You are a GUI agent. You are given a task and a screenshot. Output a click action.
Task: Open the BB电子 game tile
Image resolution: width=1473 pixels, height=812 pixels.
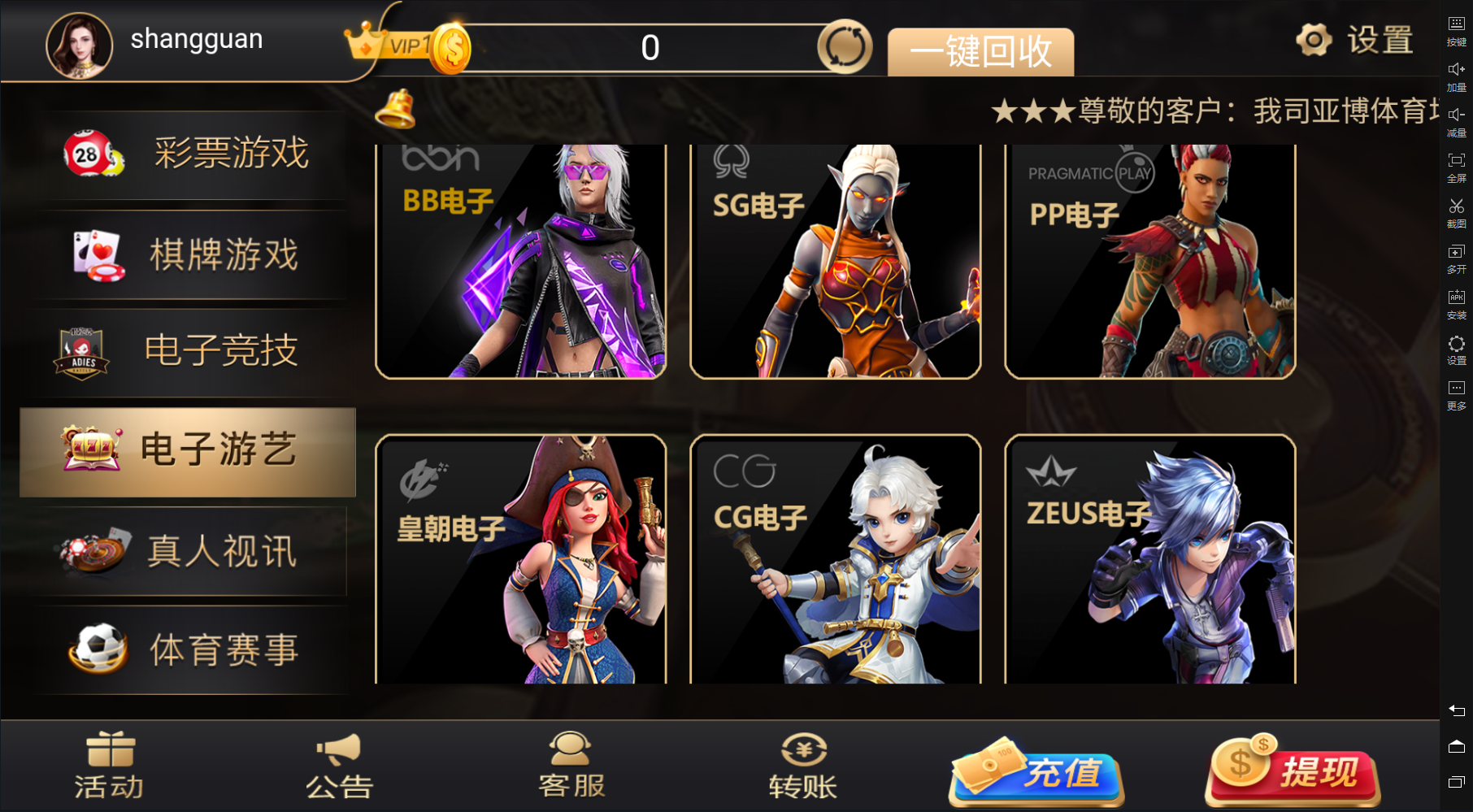[x=520, y=262]
